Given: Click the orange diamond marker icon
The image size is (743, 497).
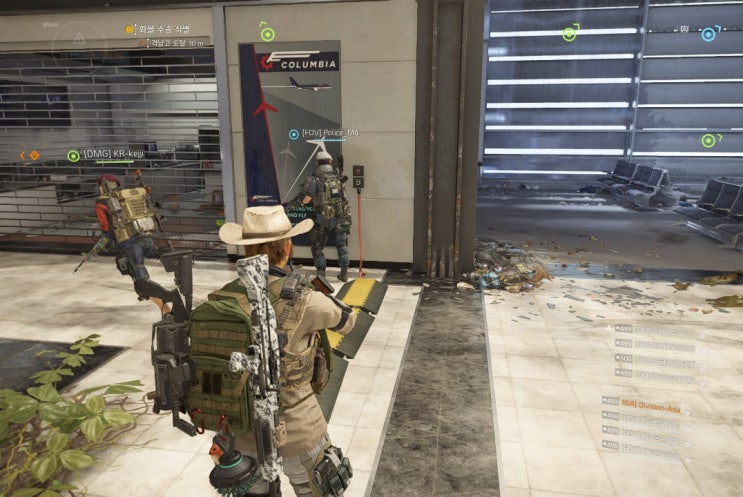Looking at the screenshot, I should tap(34, 155).
